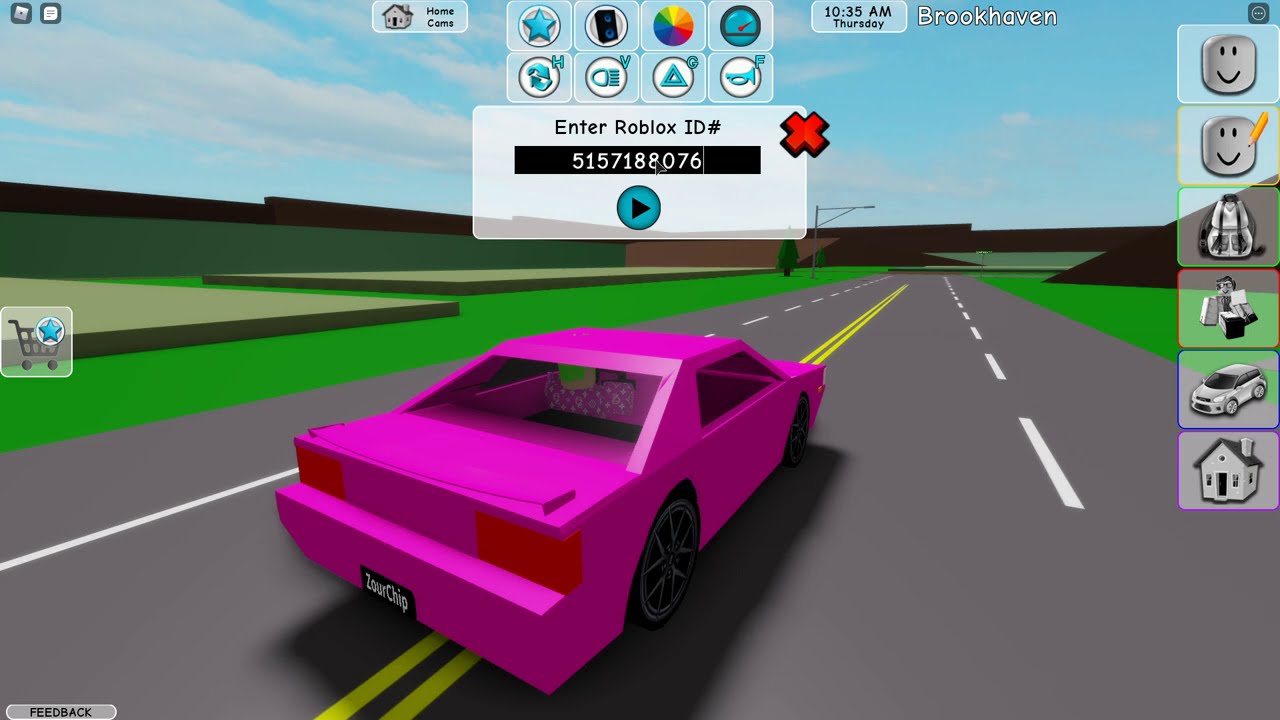Viewport: 1280px width, 720px height.
Task: Open the backpack items menu
Action: tap(1228, 227)
